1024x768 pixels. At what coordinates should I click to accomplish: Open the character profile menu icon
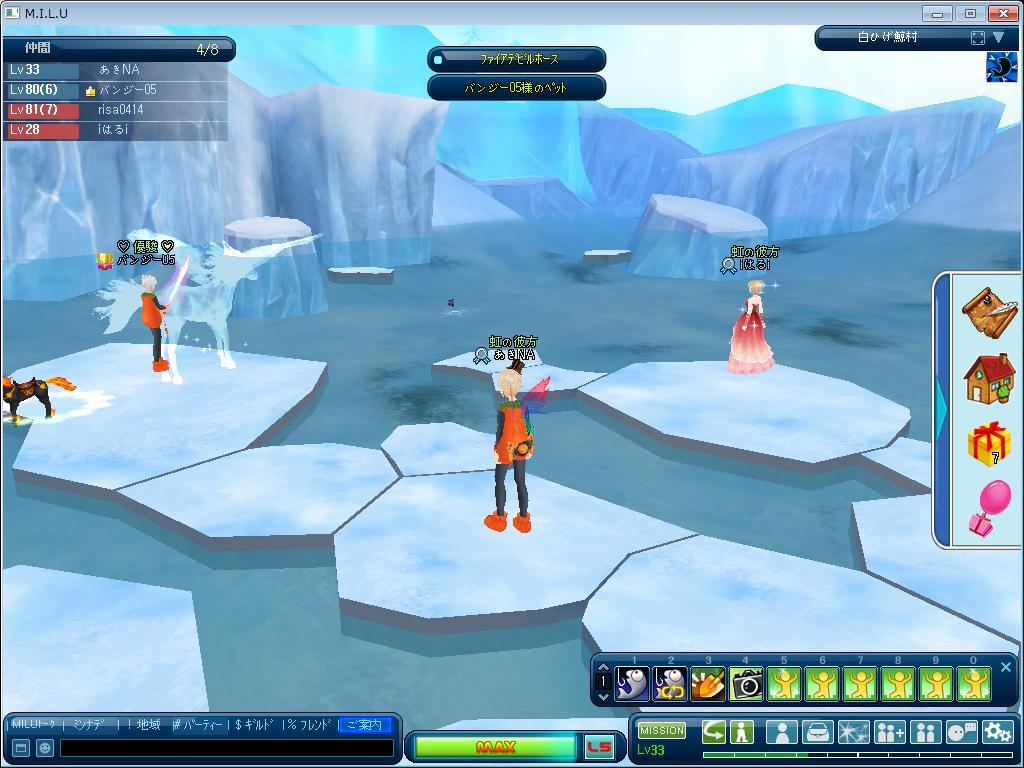point(781,732)
